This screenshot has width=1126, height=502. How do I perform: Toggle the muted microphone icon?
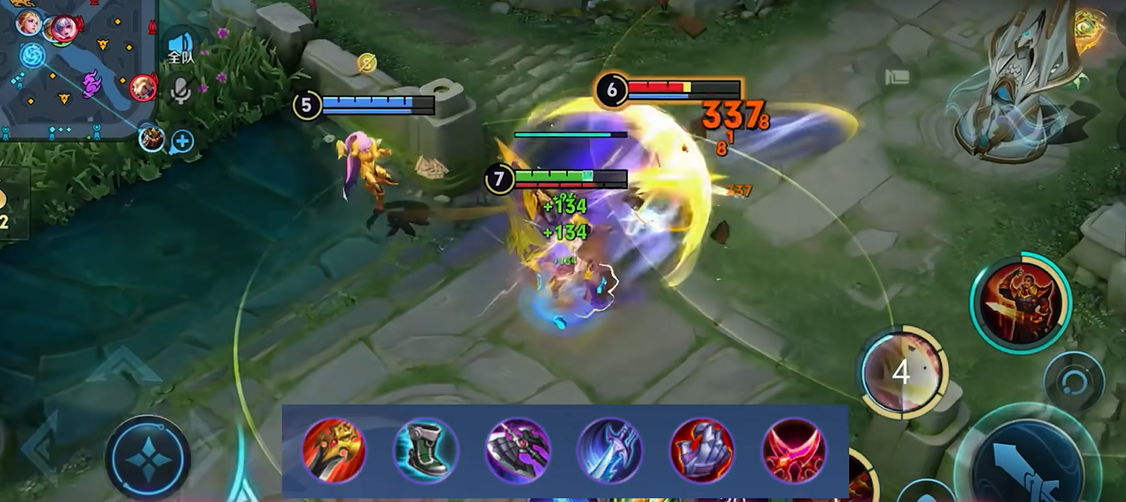[x=180, y=91]
